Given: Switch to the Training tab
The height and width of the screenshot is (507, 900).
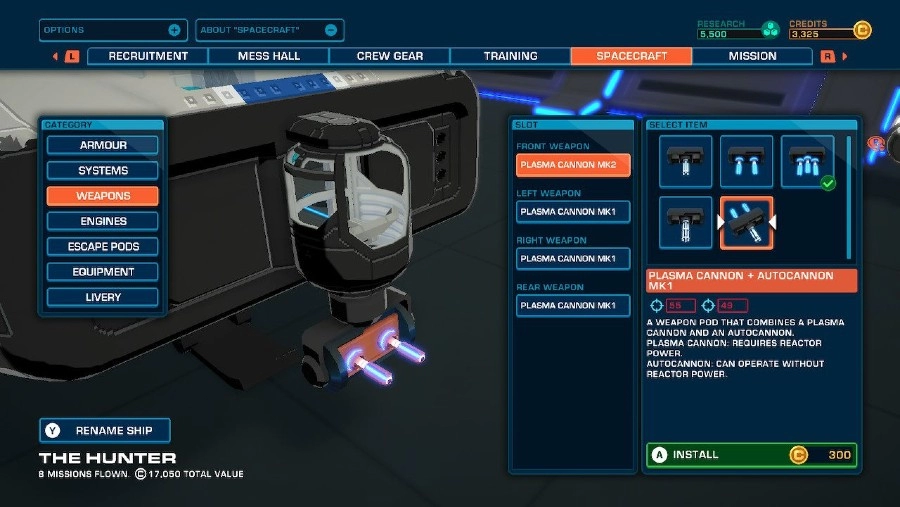Looking at the screenshot, I should click(x=510, y=56).
